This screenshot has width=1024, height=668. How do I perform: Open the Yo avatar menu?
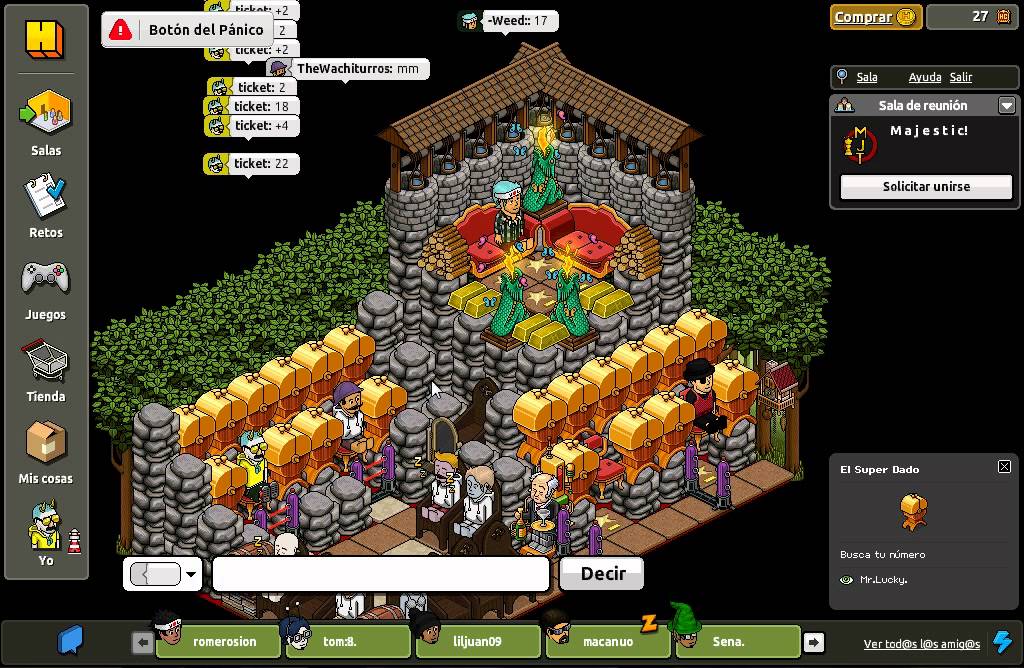45,535
